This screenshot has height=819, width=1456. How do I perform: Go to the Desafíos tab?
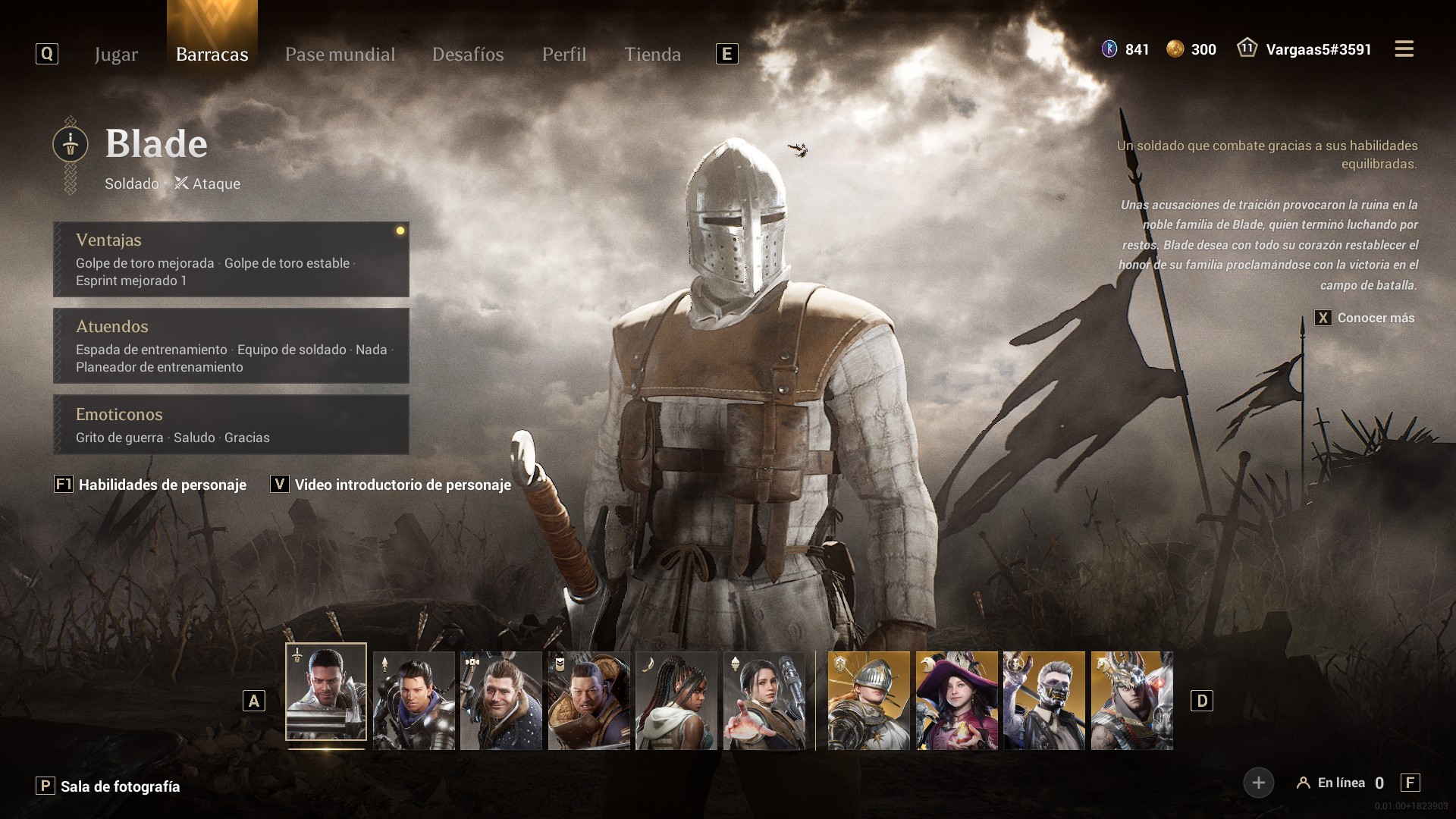click(x=468, y=55)
